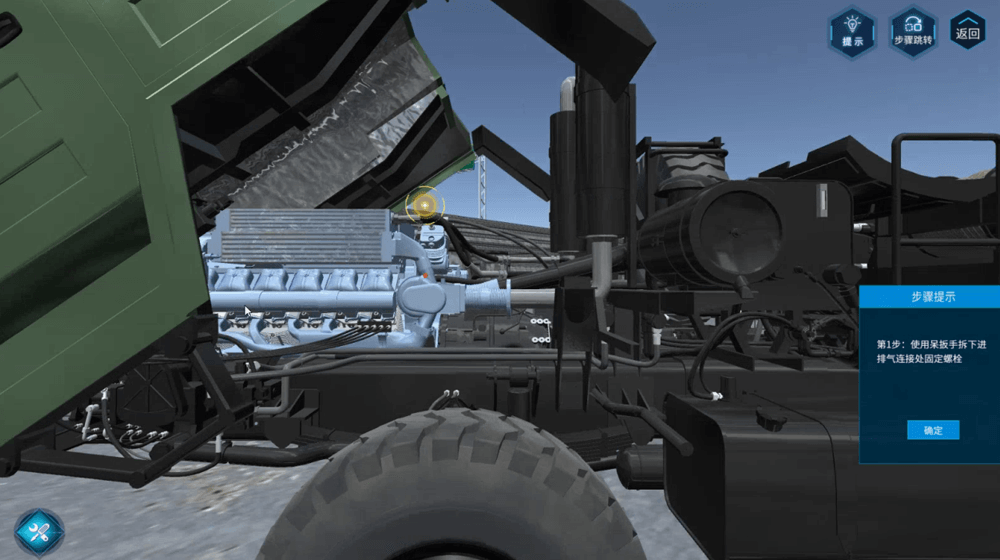This screenshot has width=1000, height=560.
Task: Open the wrench and screwdriver toolbox icon
Action: coord(39,531)
